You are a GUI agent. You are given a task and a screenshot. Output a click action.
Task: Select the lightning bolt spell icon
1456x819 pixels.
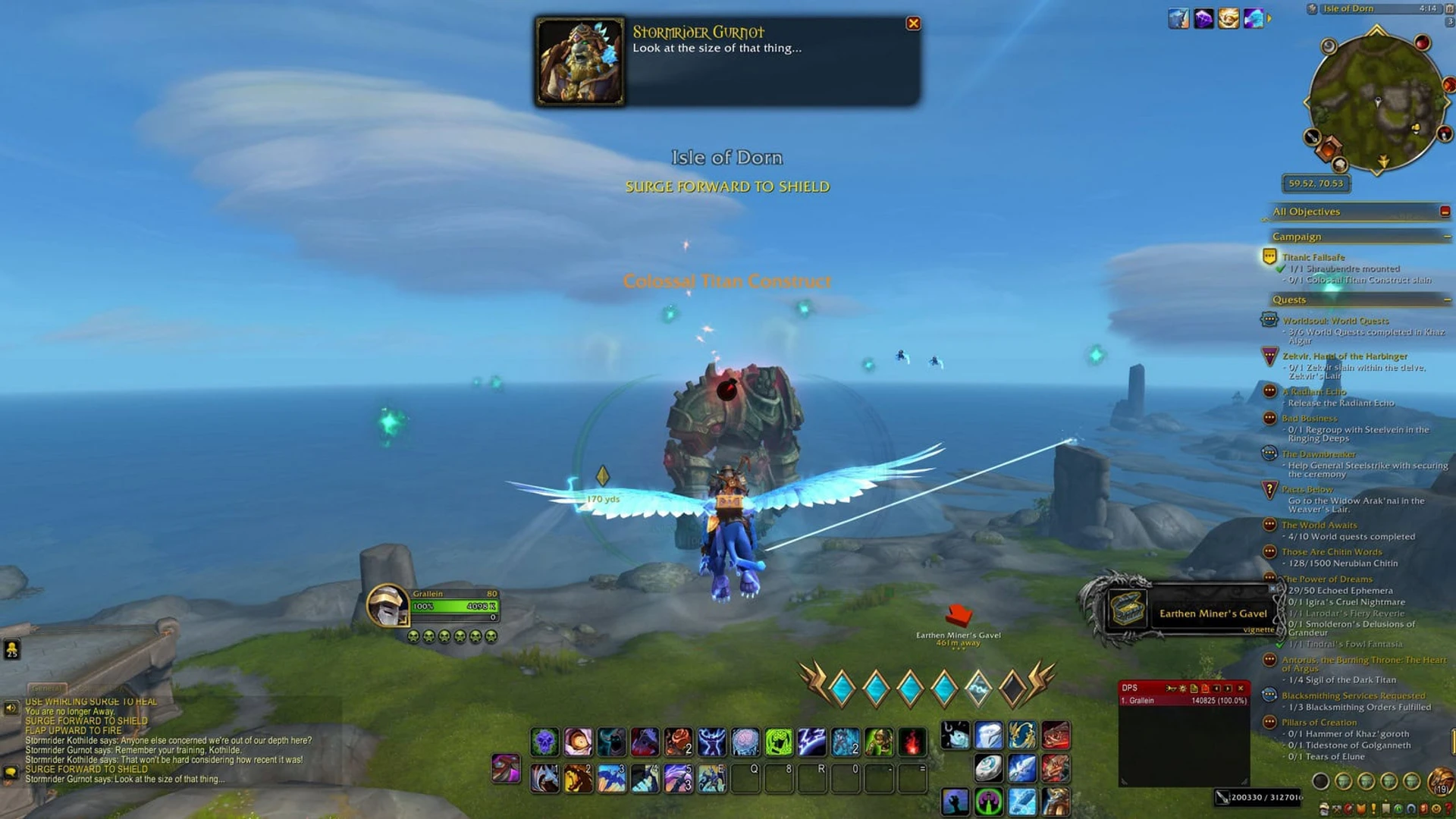[x=810, y=742]
